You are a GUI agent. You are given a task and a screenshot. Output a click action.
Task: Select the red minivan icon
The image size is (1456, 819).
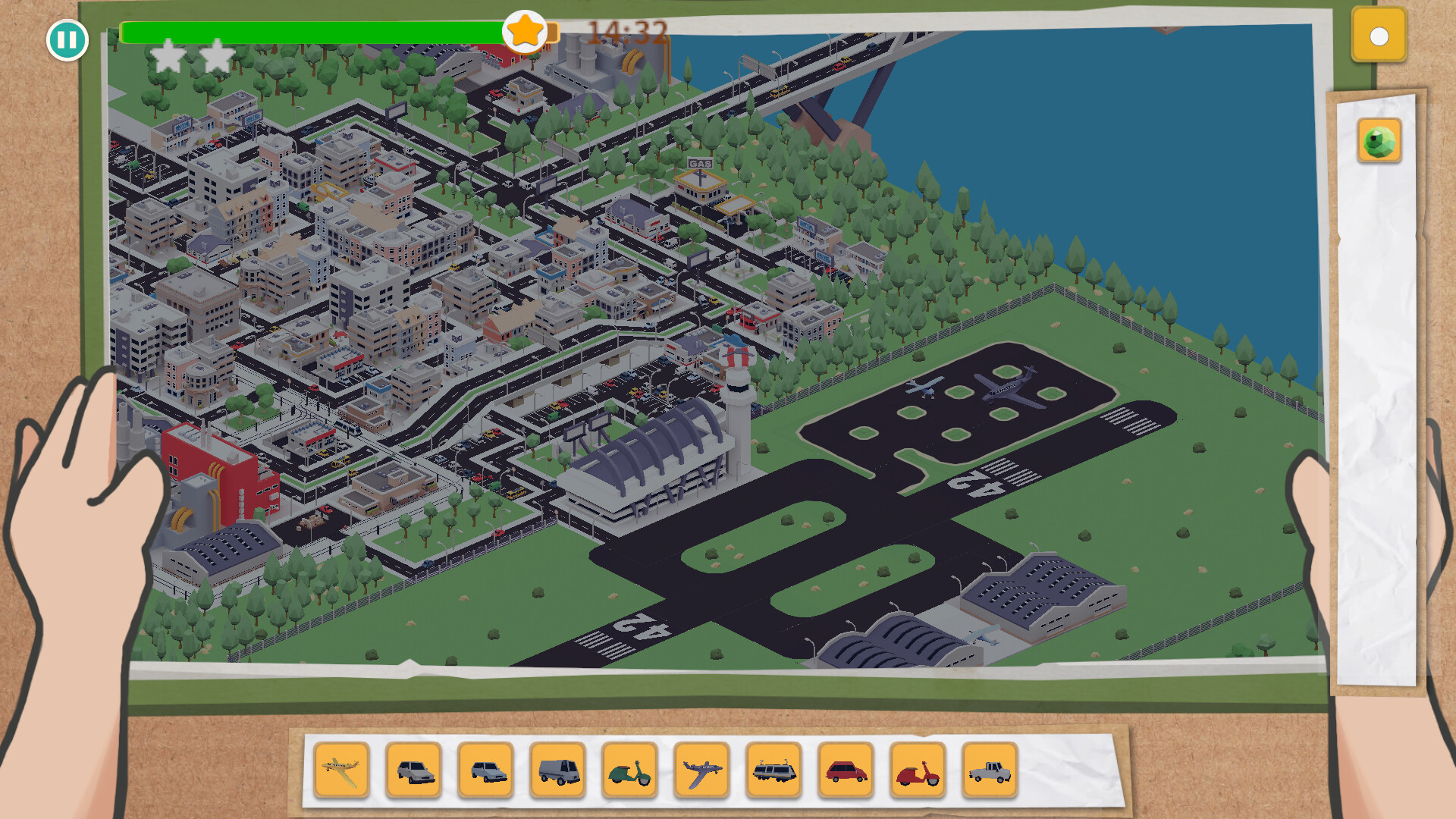[x=844, y=770]
